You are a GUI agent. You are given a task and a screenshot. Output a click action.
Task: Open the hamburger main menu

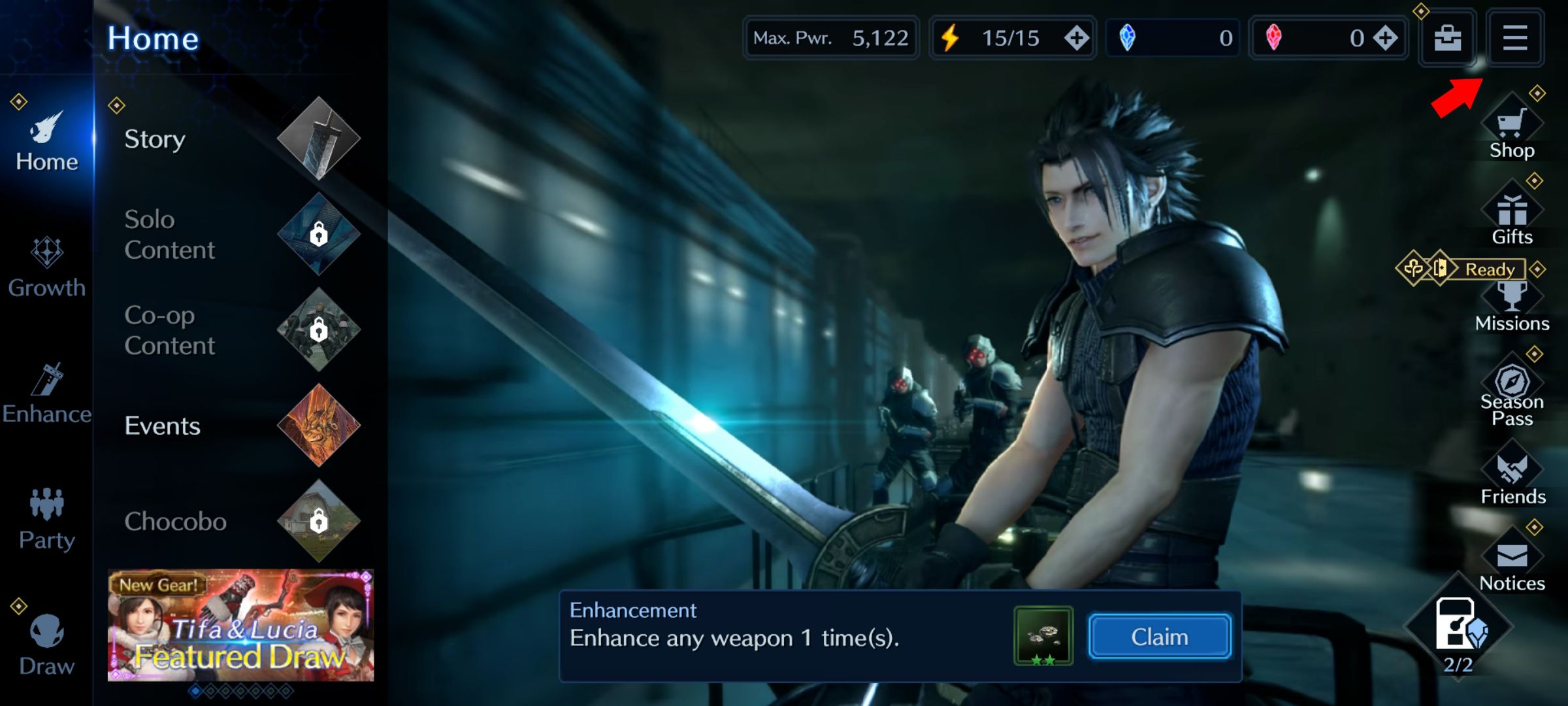pos(1514,38)
